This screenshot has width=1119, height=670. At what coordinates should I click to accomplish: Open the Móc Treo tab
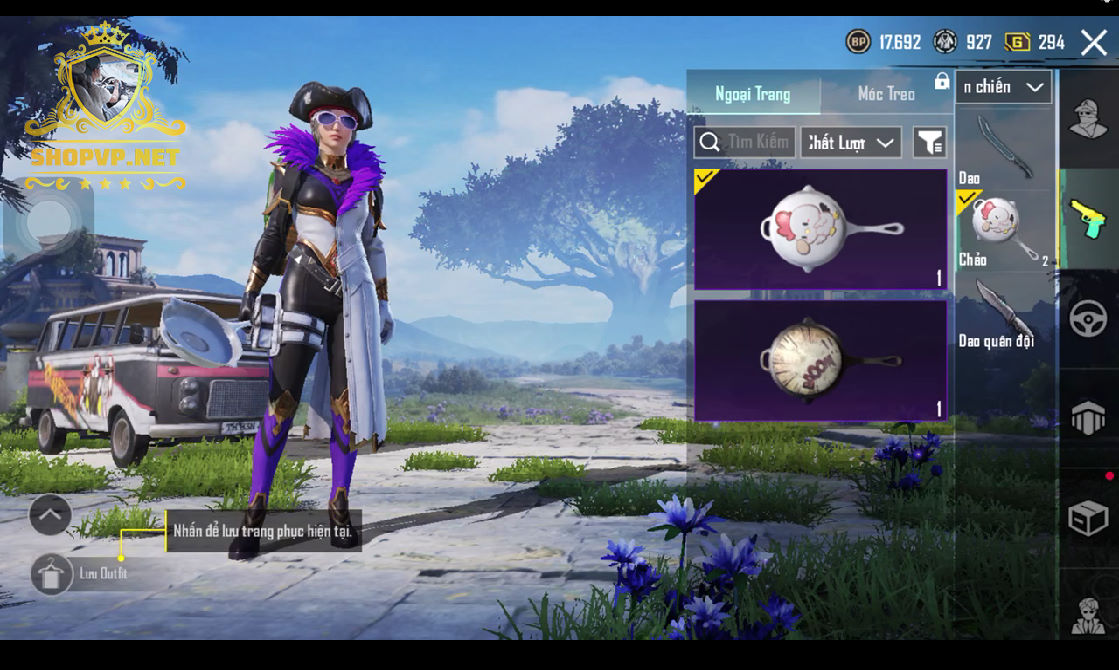[886, 94]
